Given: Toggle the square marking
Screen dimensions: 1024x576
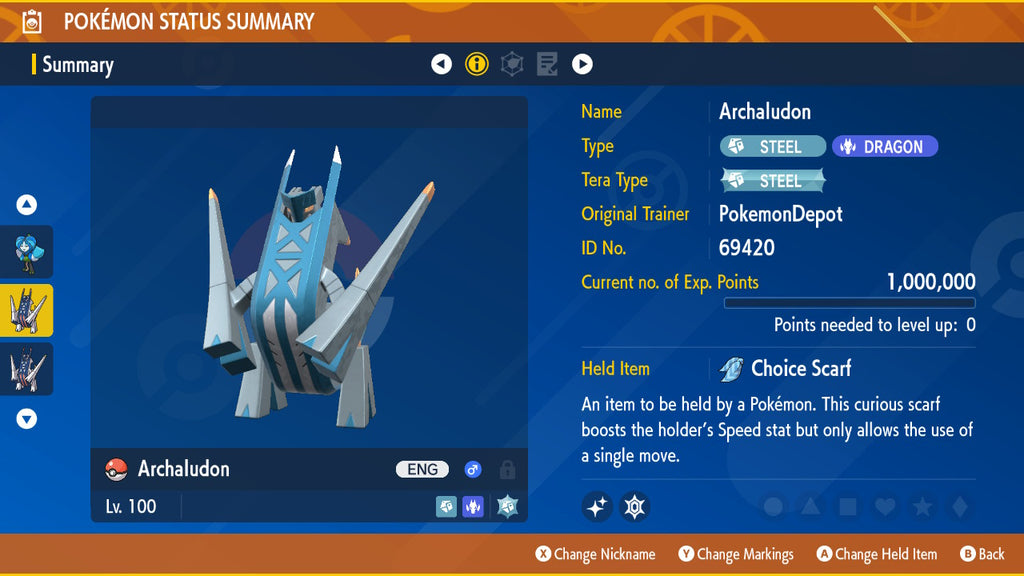Looking at the screenshot, I should (x=847, y=507).
